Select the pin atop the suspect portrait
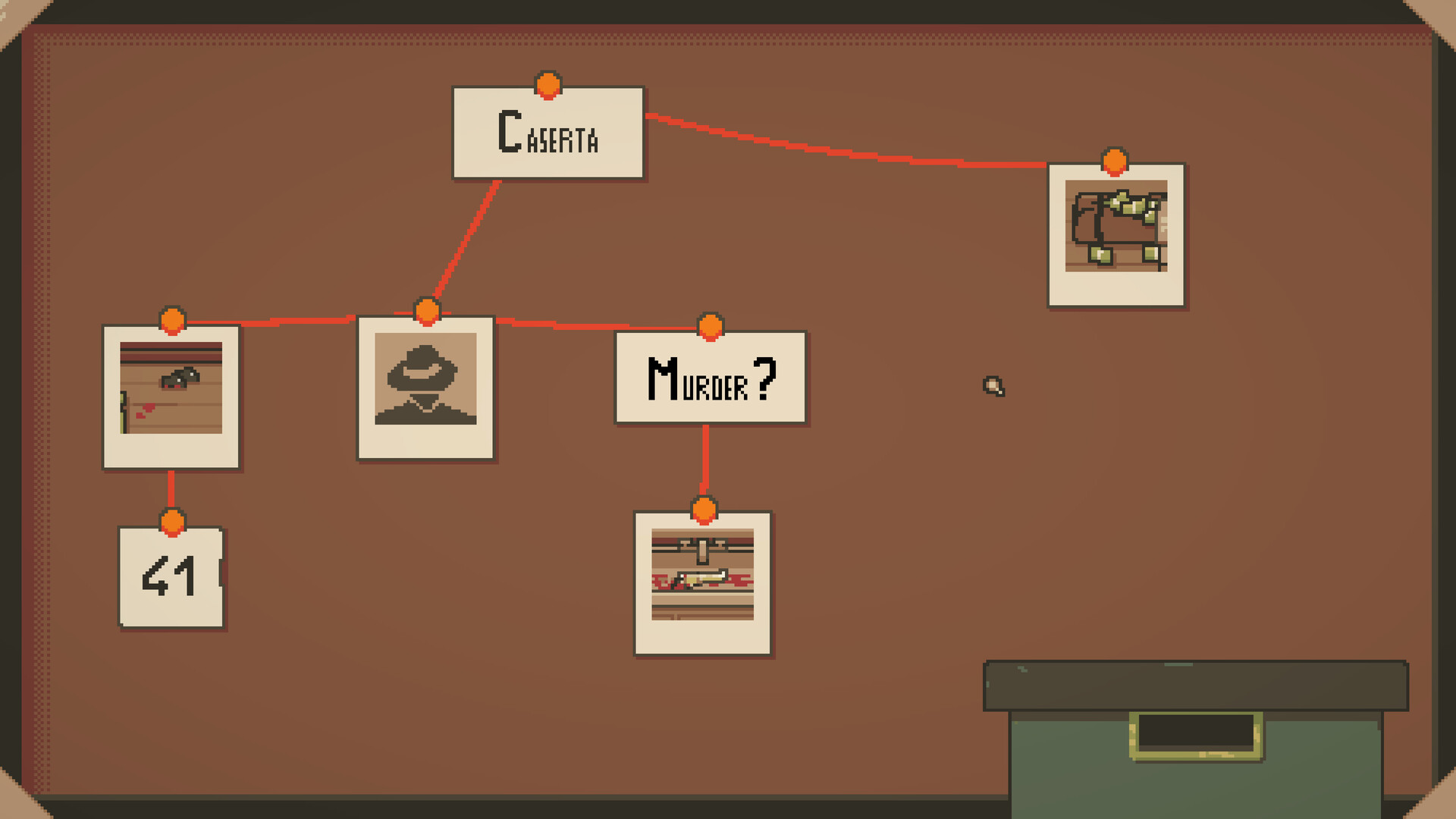Image resolution: width=1456 pixels, height=819 pixels. 428,310
